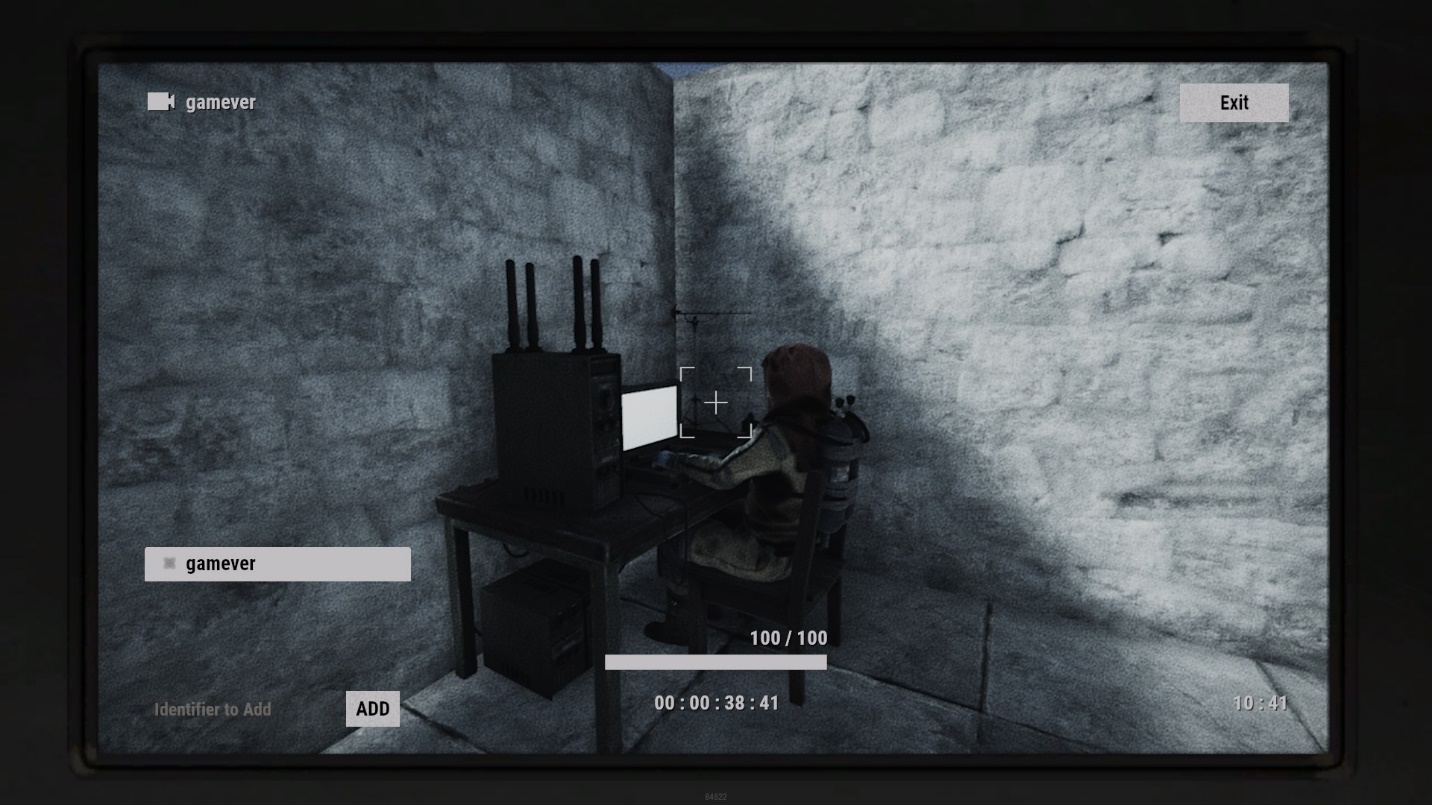The image size is (1432, 805).
Task: Click the crosshair targeting reticle
Action: [716, 403]
